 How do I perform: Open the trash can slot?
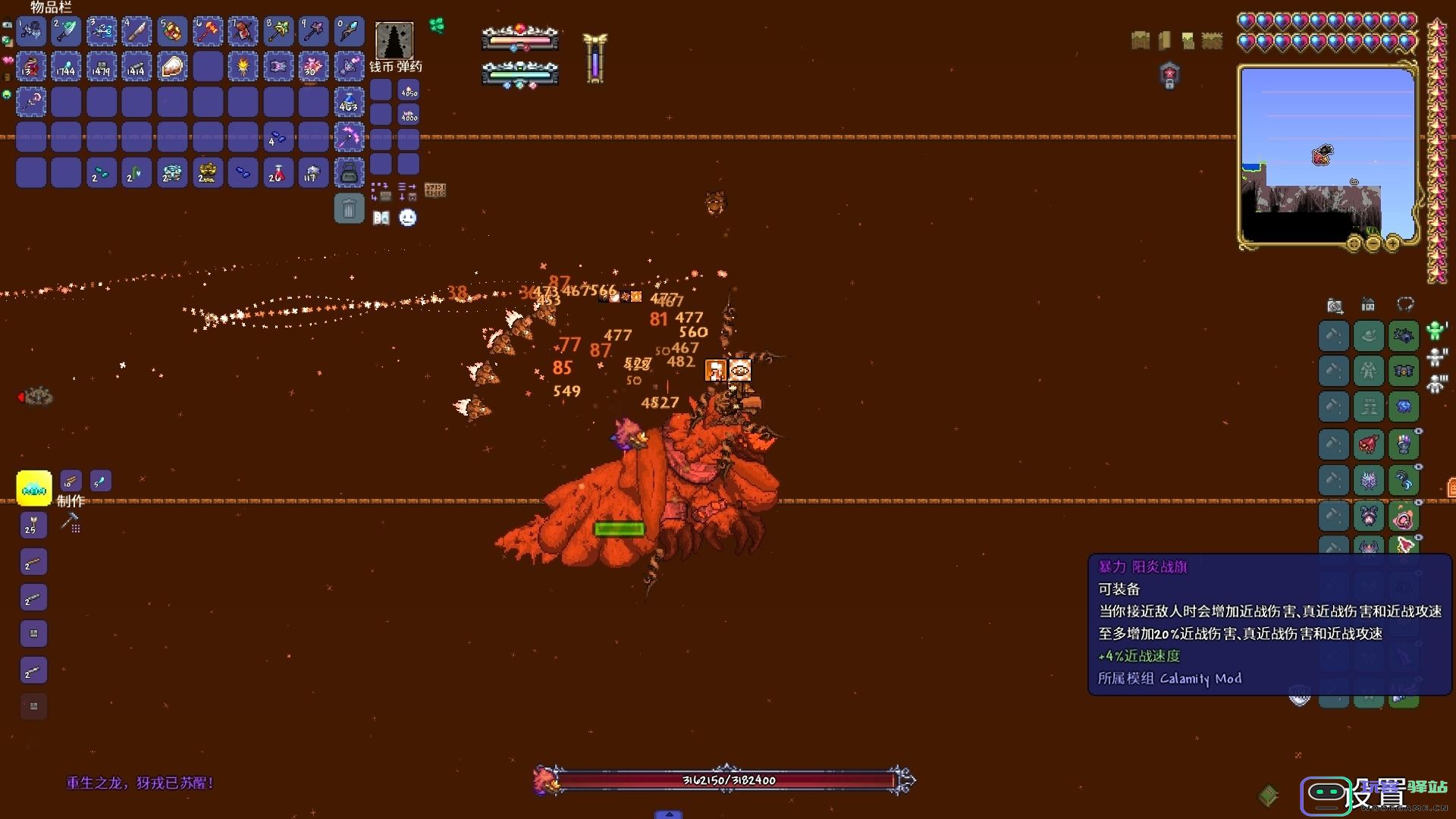coord(349,209)
